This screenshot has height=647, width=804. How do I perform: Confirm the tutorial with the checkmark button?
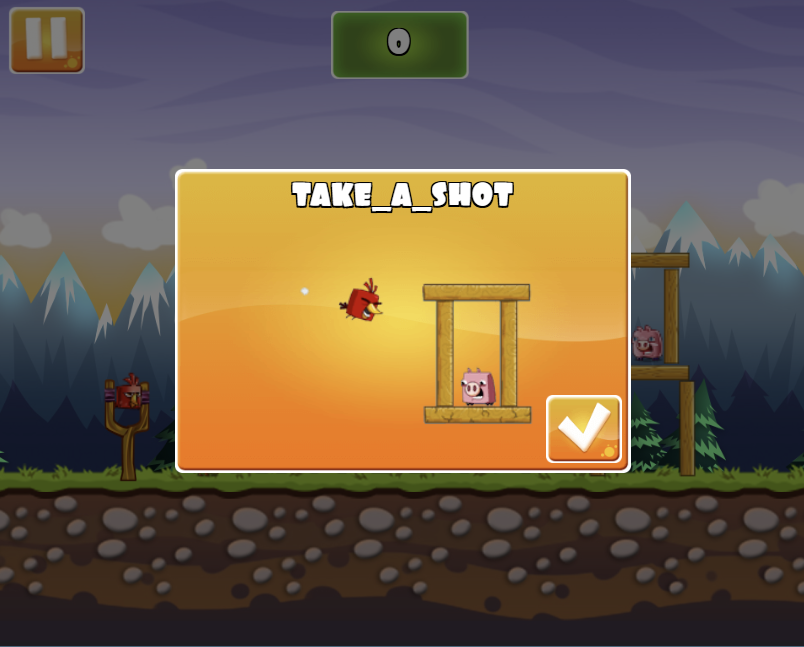(x=584, y=429)
